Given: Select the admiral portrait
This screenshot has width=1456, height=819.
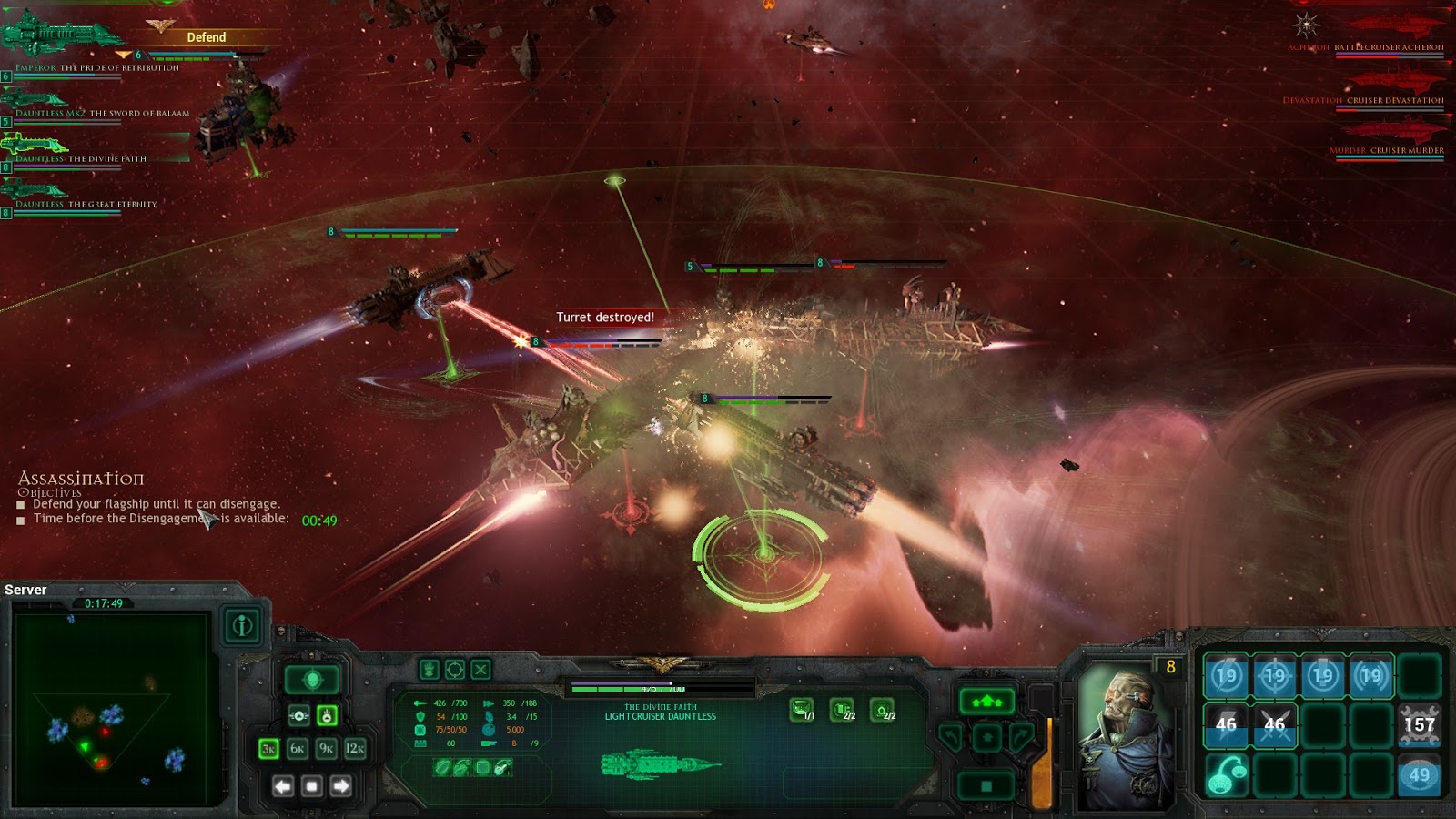Looking at the screenshot, I should (x=1125, y=735).
